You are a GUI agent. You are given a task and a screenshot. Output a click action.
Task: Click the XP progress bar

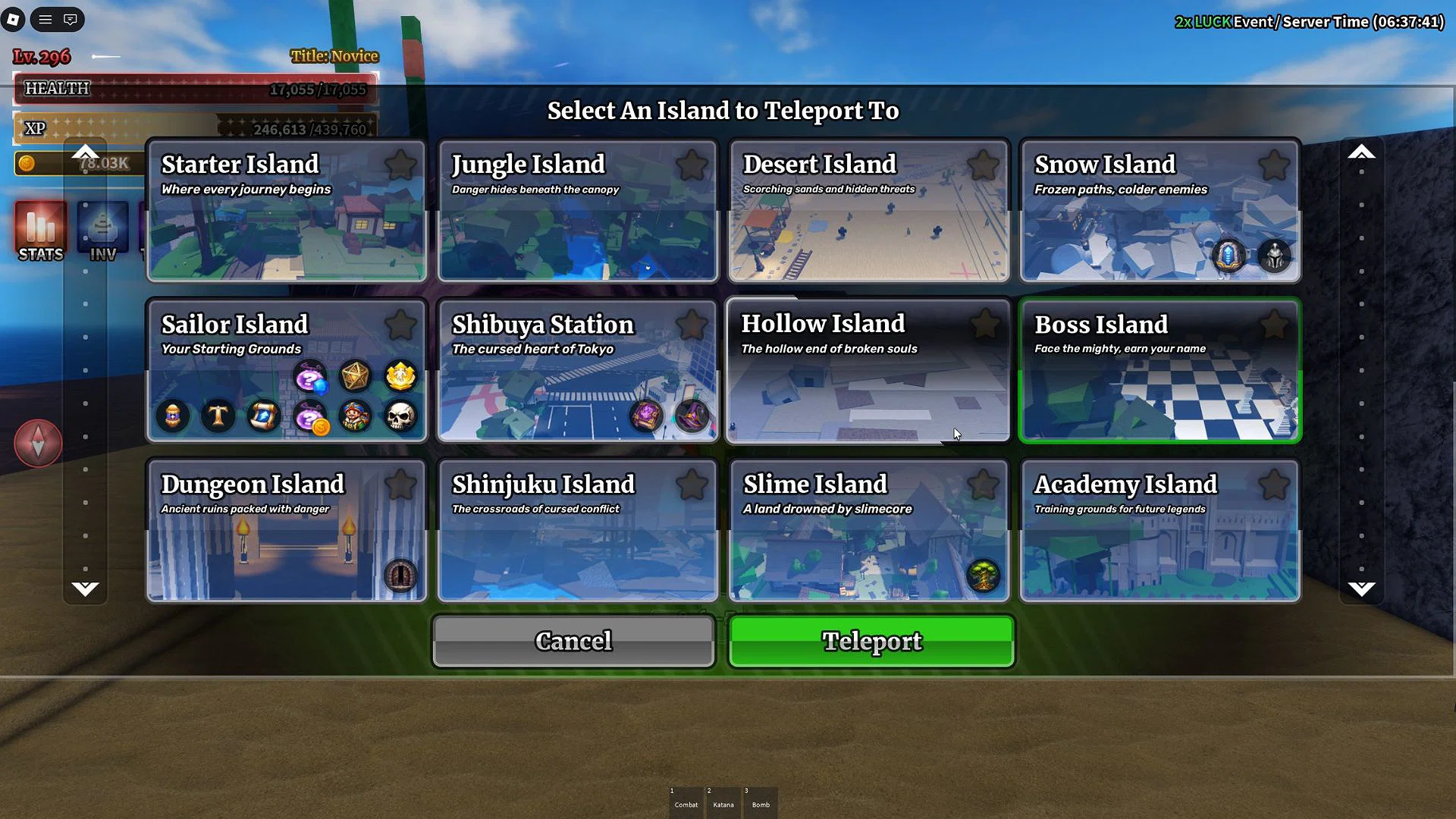tap(193, 128)
